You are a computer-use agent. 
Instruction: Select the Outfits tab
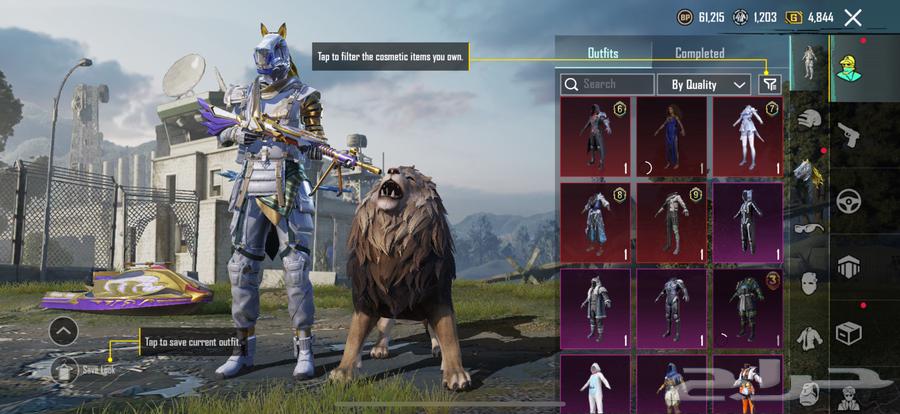click(603, 53)
